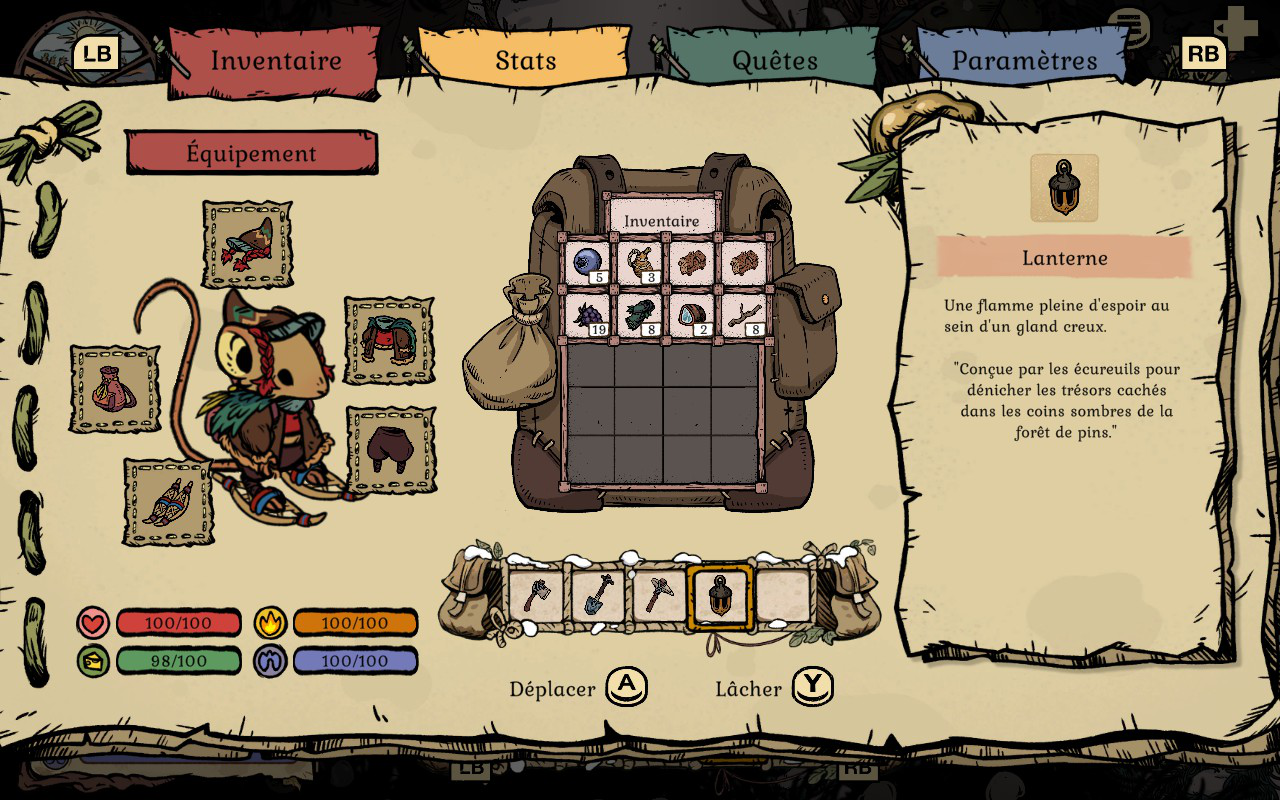This screenshot has width=1280, height=800.
Task: Open the Quêtes tab
Action: [x=775, y=60]
